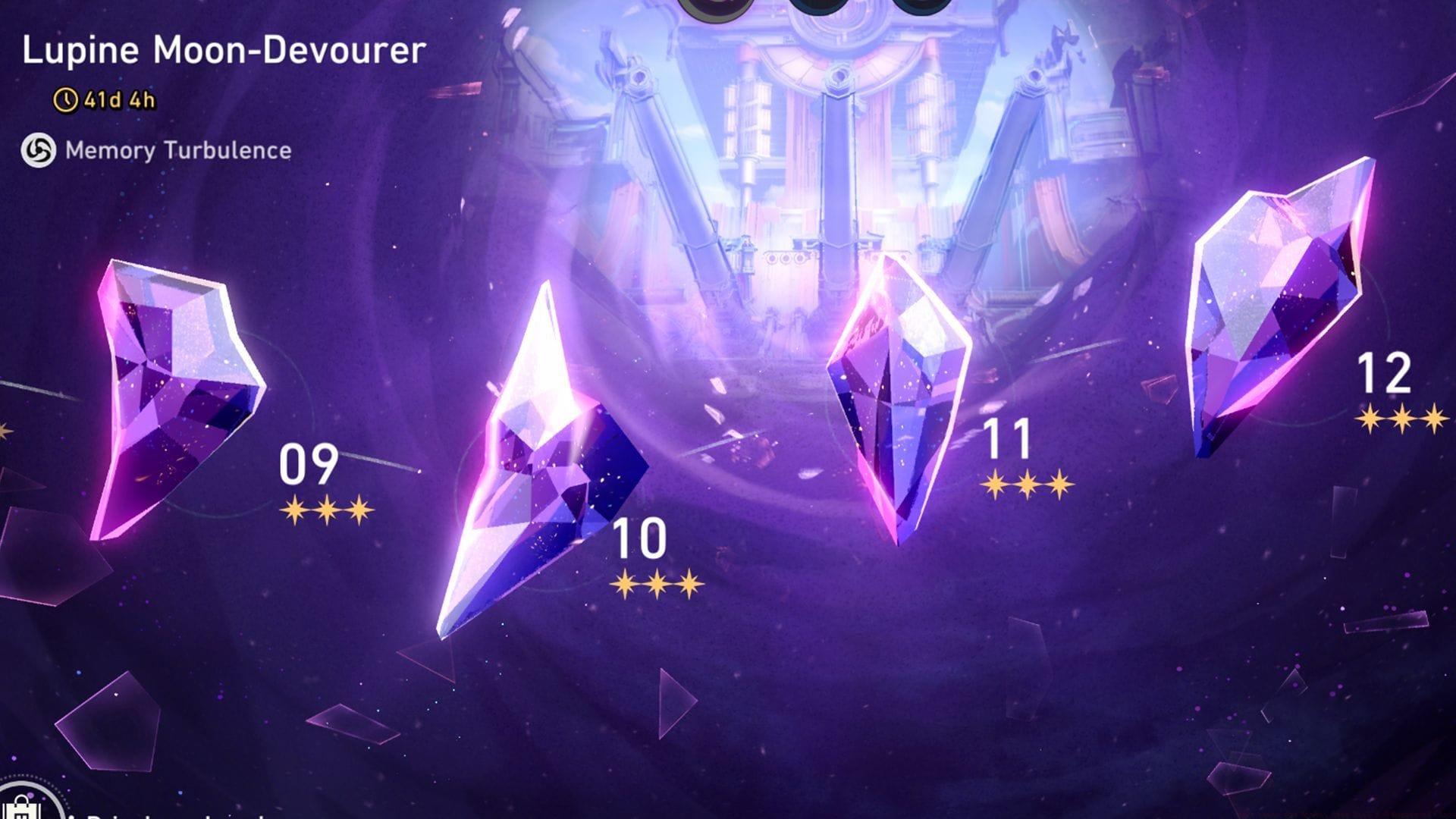Screen dimensions: 1456x819
Task: Click the clock icon beside the event timer
Action: pyautogui.click(x=65, y=97)
